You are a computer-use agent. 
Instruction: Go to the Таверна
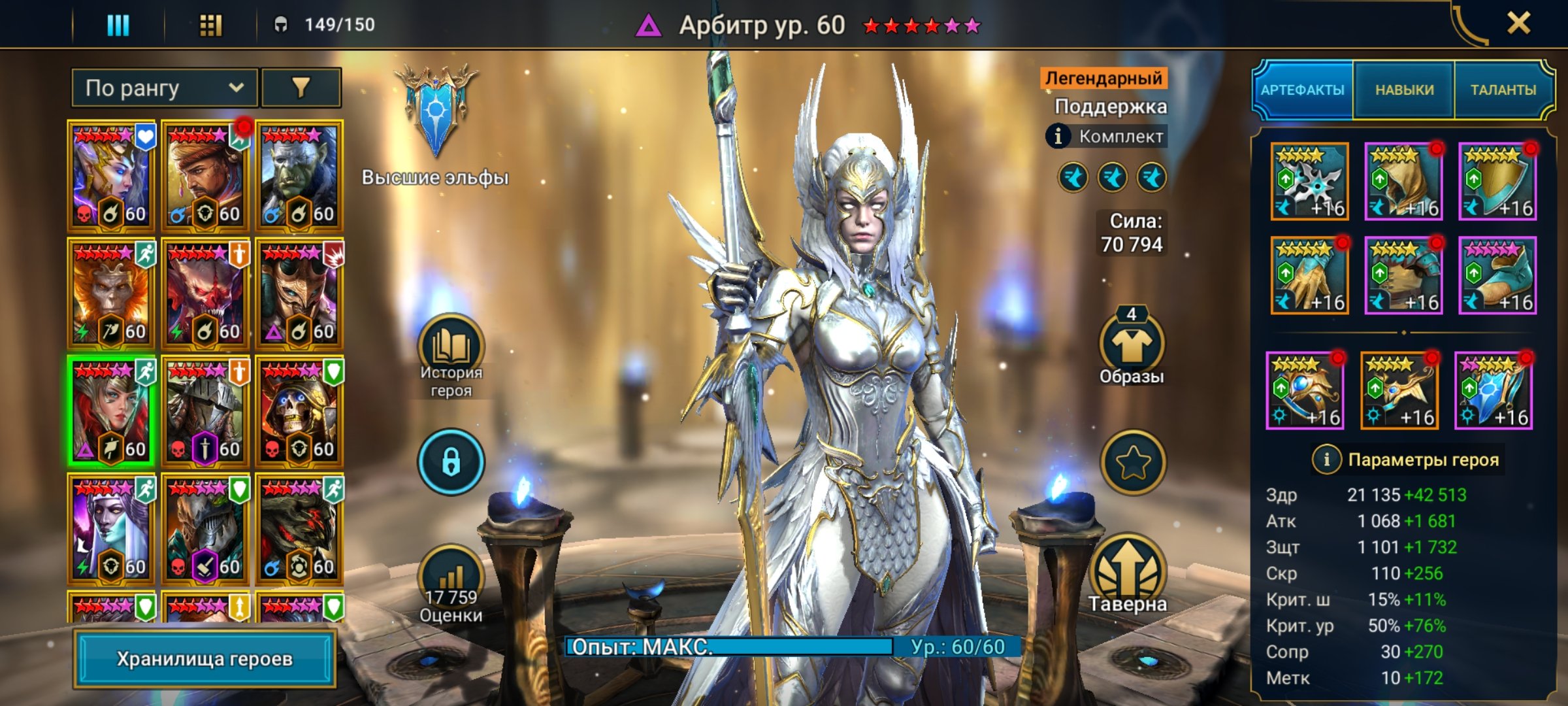tap(1128, 574)
